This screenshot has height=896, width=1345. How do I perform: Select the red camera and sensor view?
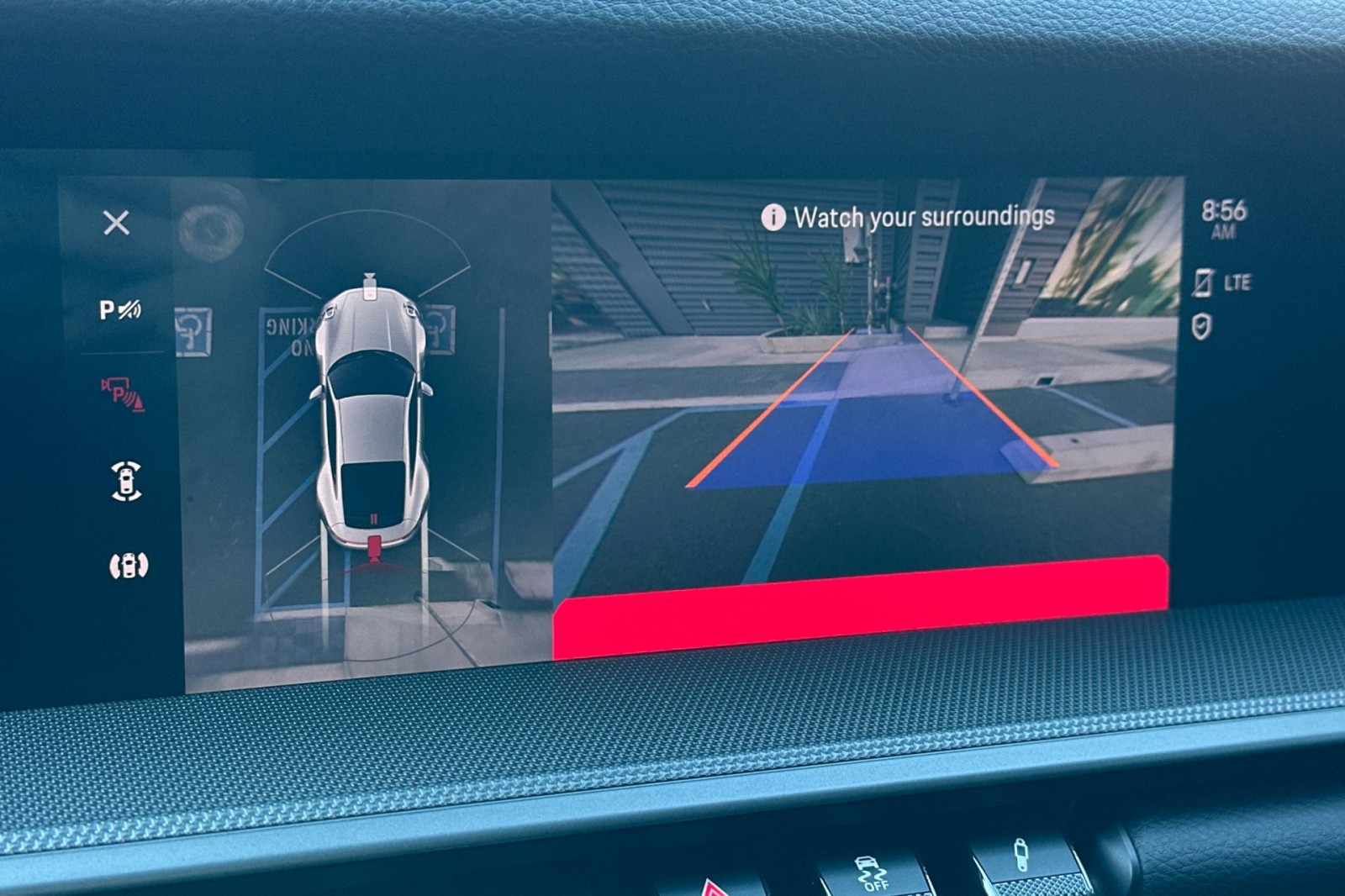[123, 394]
